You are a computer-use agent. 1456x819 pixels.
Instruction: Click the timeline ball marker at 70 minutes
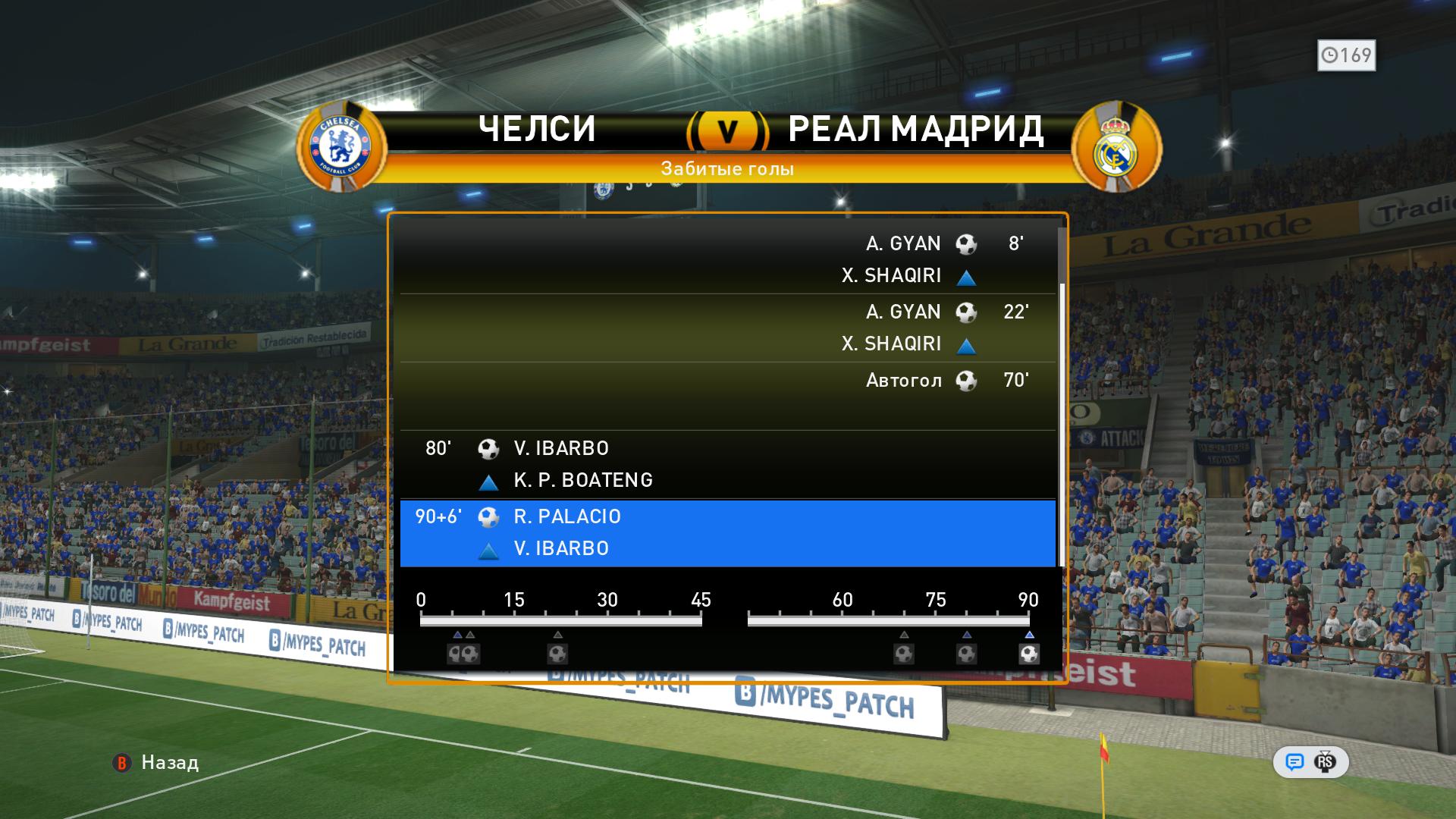tap(903, 653)
